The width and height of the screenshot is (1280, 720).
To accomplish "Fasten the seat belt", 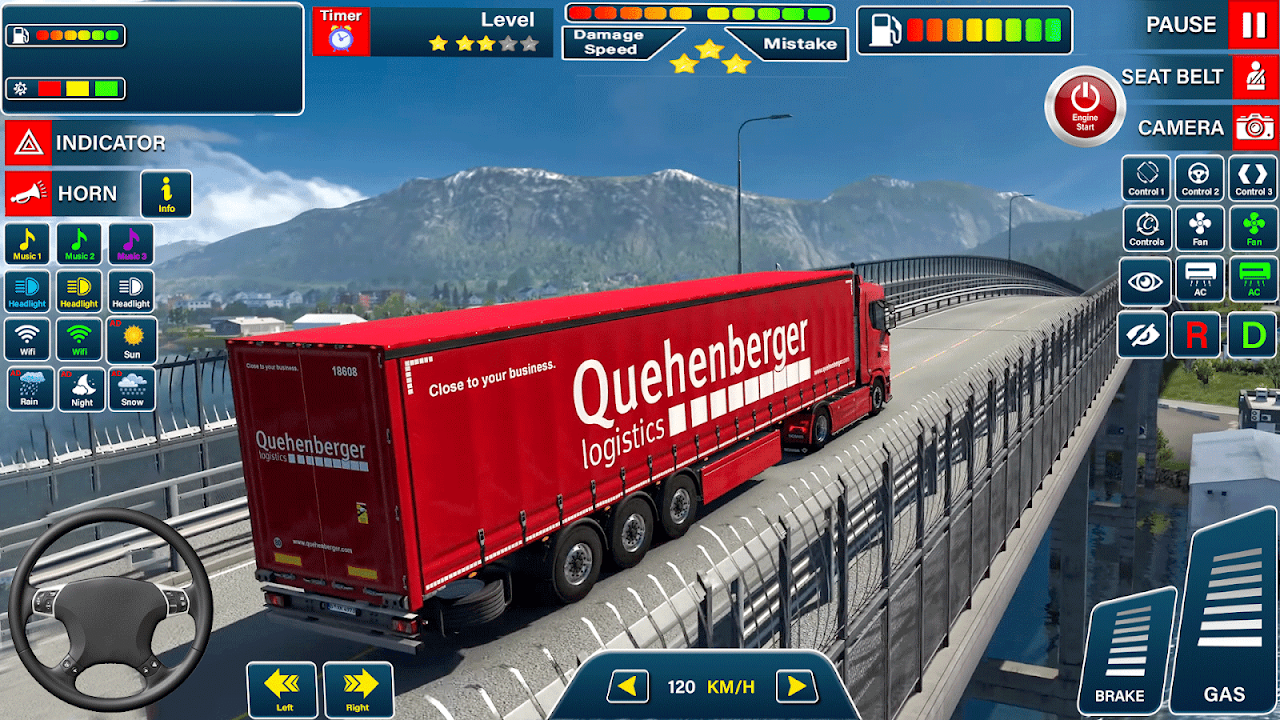I will (x=1254, y=77).
